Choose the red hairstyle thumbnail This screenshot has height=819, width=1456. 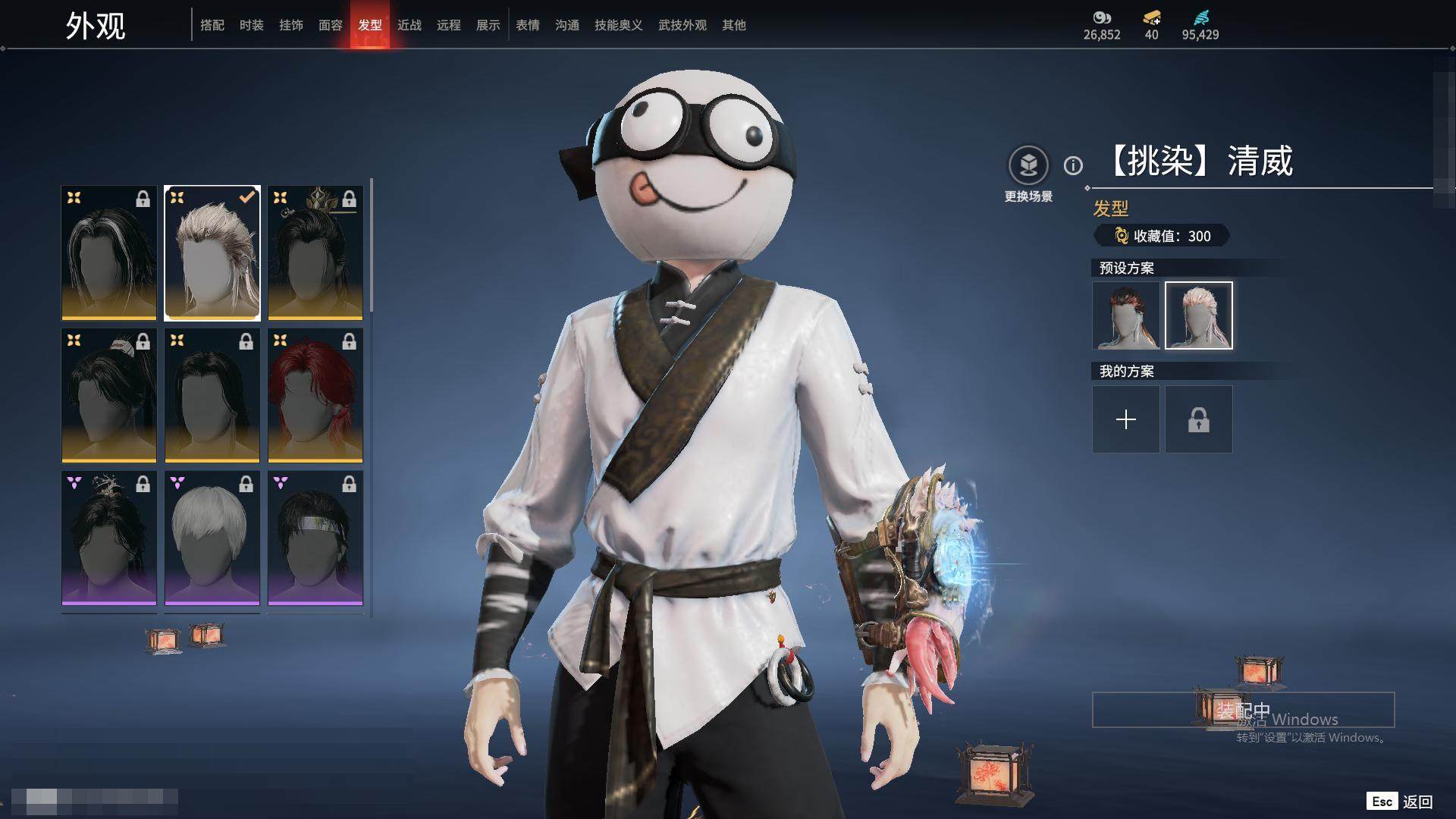tap(315, 395)
